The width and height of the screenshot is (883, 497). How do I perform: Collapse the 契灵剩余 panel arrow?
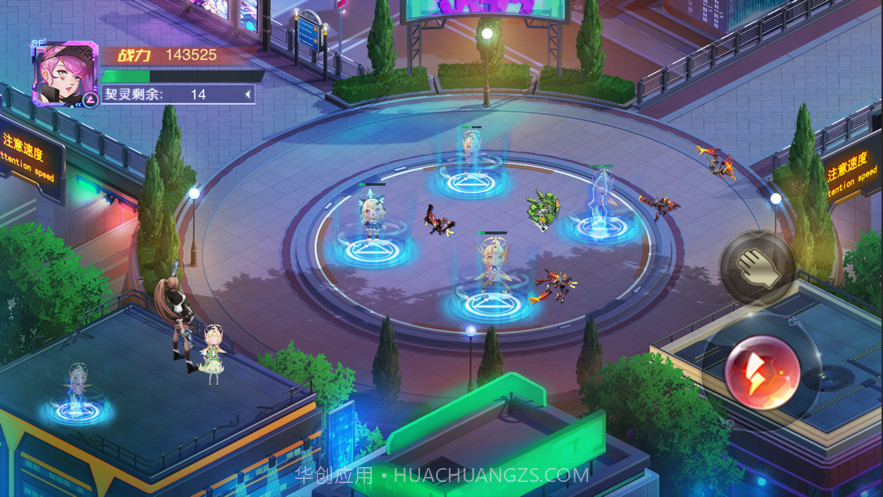coord(248,95)
